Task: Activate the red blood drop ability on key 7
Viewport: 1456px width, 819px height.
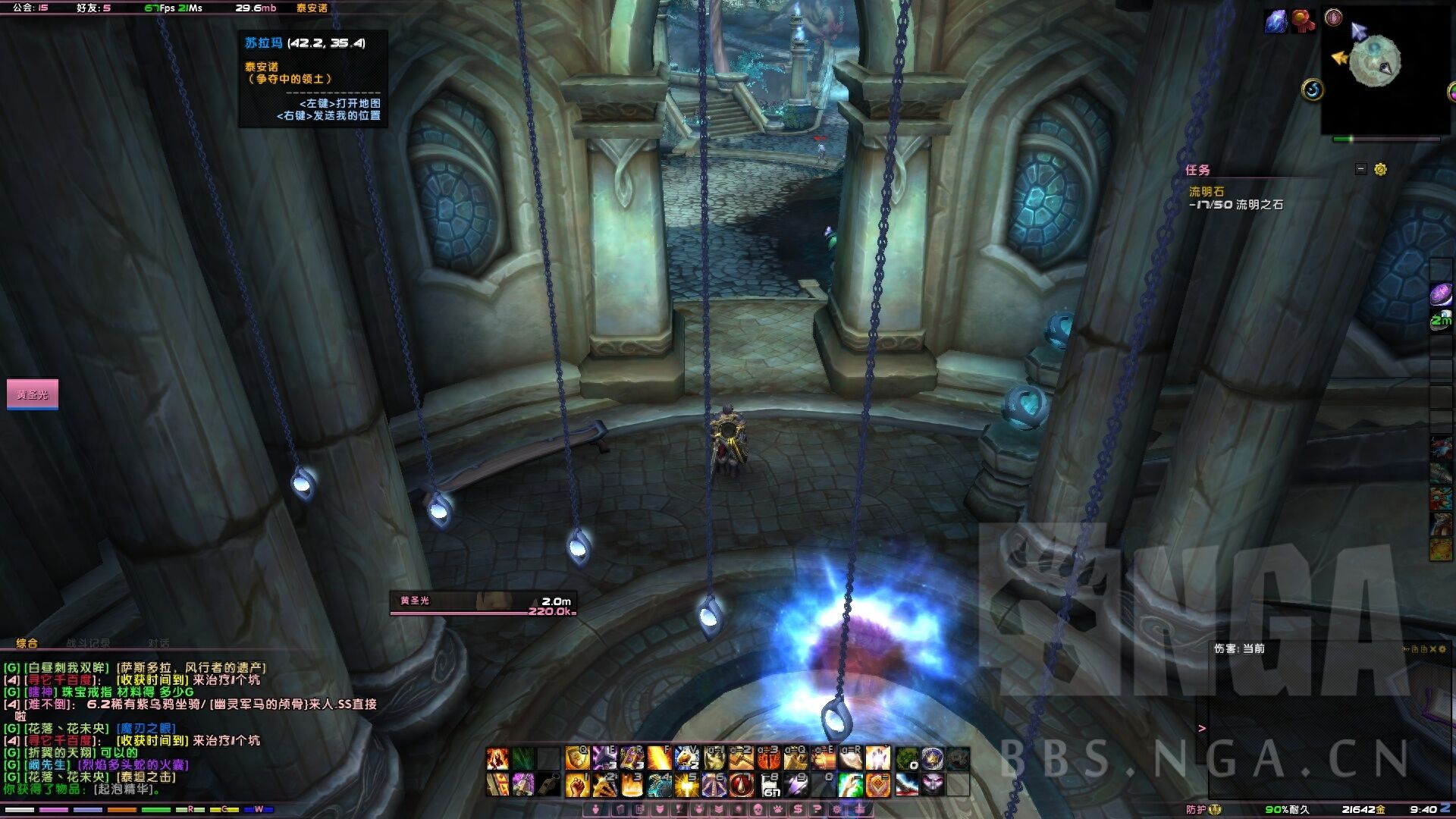Action: click(742, 784)
